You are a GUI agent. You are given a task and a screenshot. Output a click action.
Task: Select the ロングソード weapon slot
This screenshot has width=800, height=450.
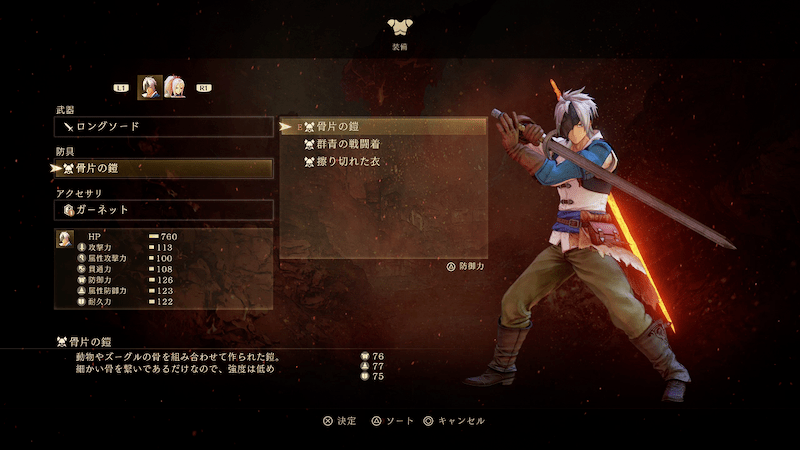coord(163,127)
